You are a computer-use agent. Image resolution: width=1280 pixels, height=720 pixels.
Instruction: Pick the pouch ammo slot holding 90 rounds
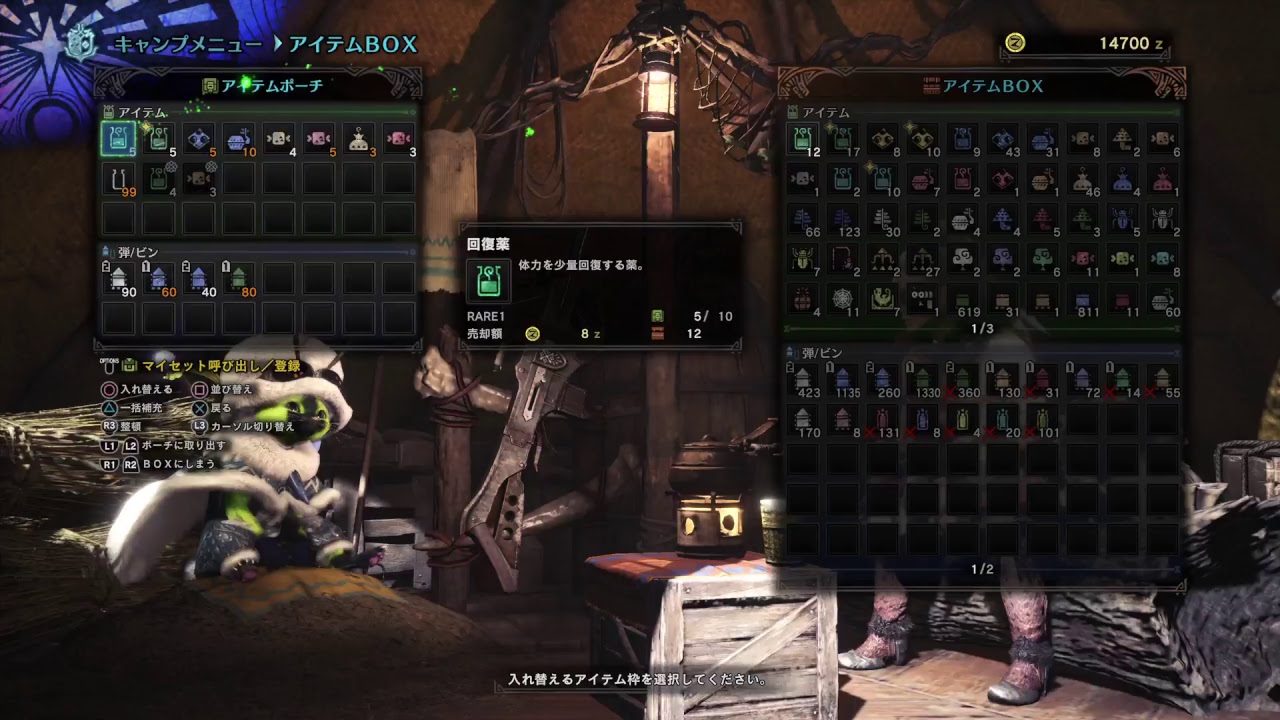point(118,278)
